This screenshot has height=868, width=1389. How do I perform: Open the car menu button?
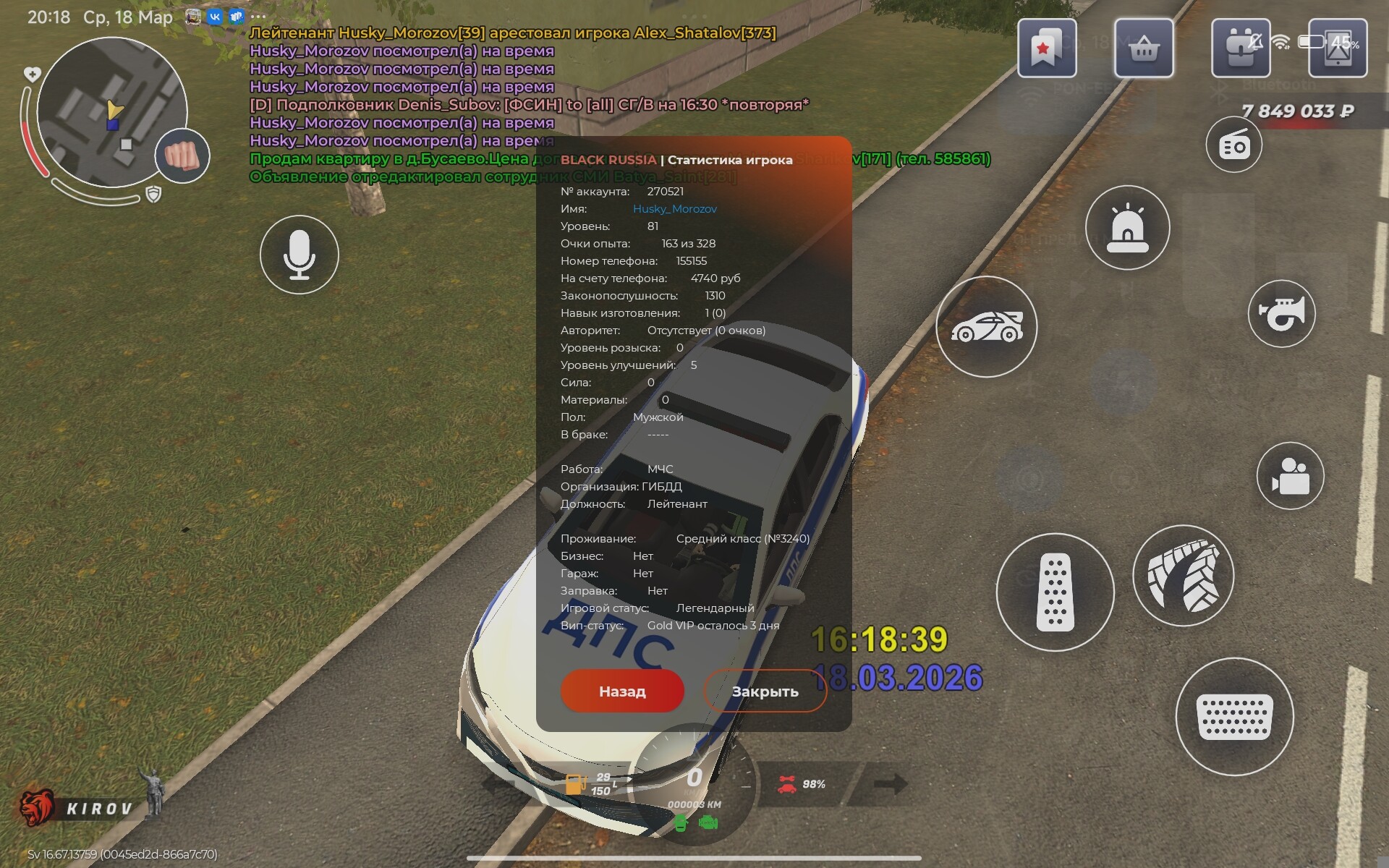[x=986, y=327]
